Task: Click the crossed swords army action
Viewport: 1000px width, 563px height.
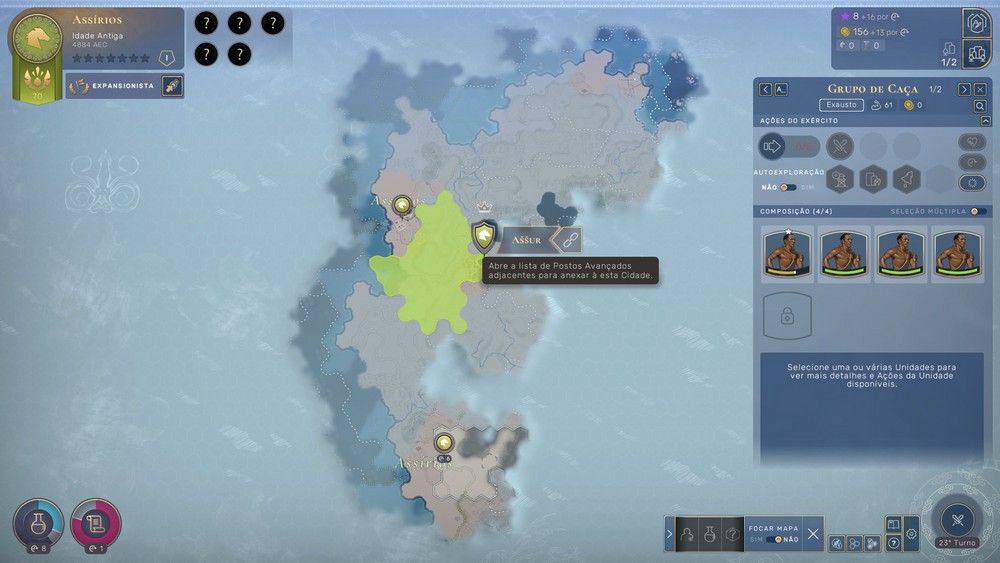Action: point(840,147)
